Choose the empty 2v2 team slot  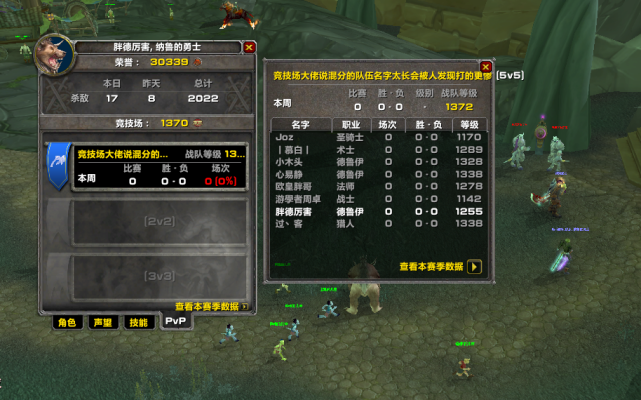[x=158, y=220]
